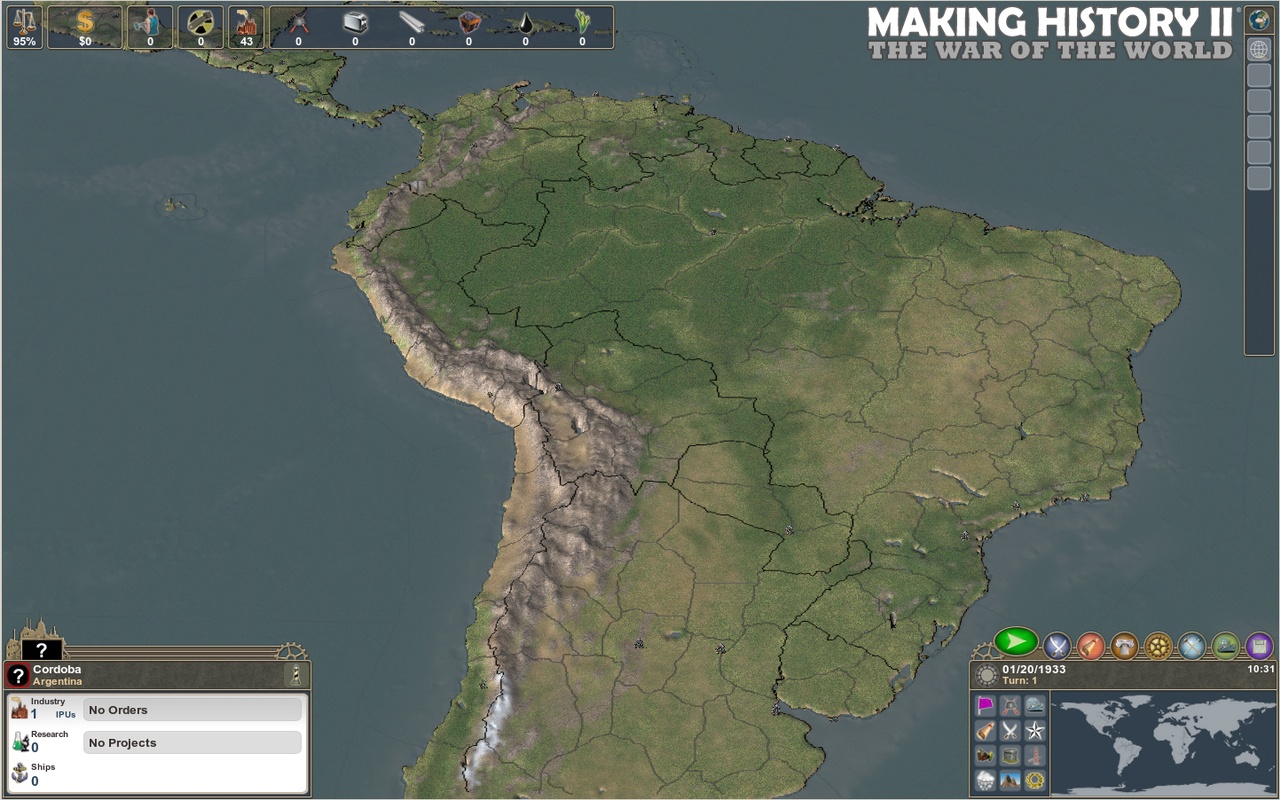Expand the turn progress wheel beside the date
This screenshot has height=800, width=1280.
(987, 674)
